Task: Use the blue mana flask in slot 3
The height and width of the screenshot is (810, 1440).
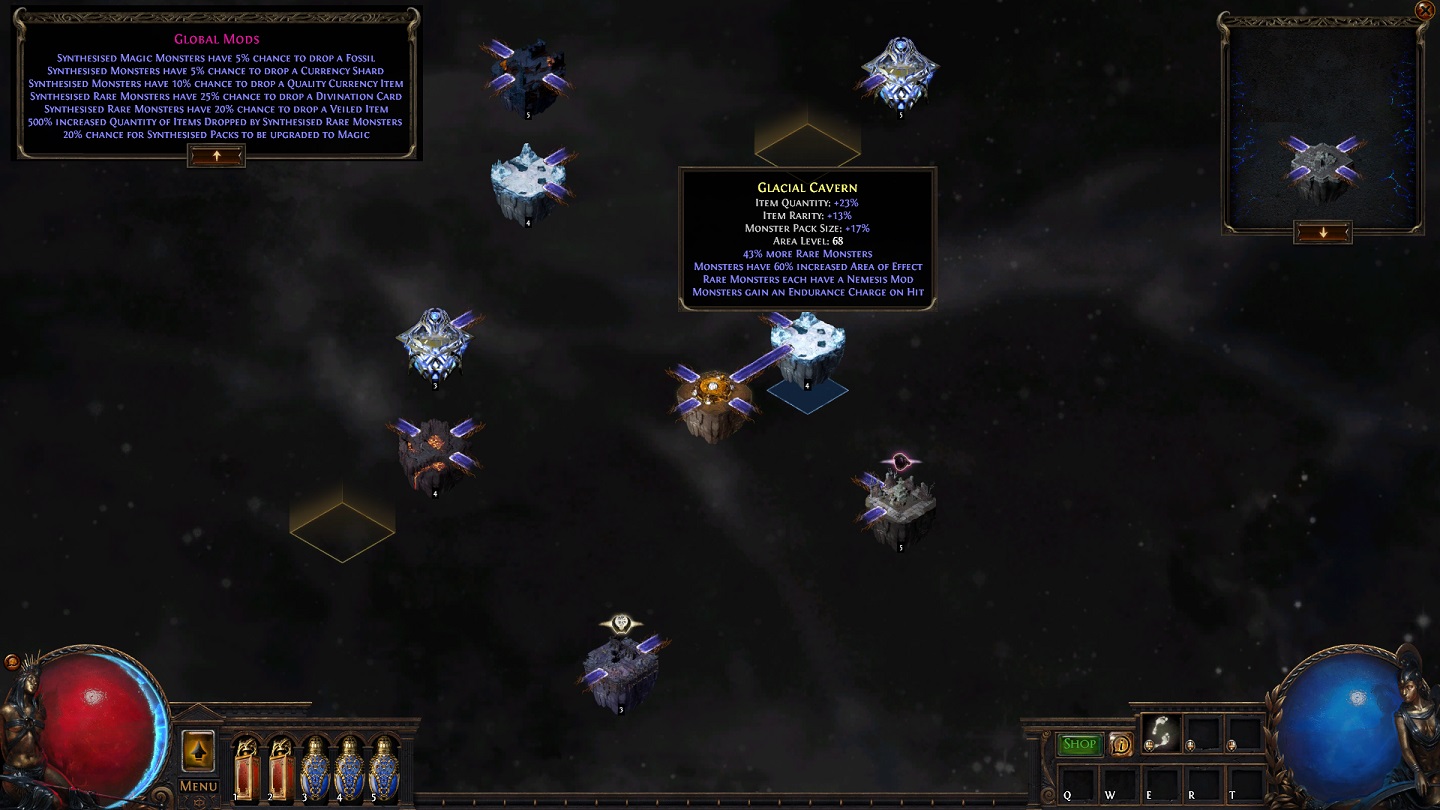Action: tap(315, 767)
